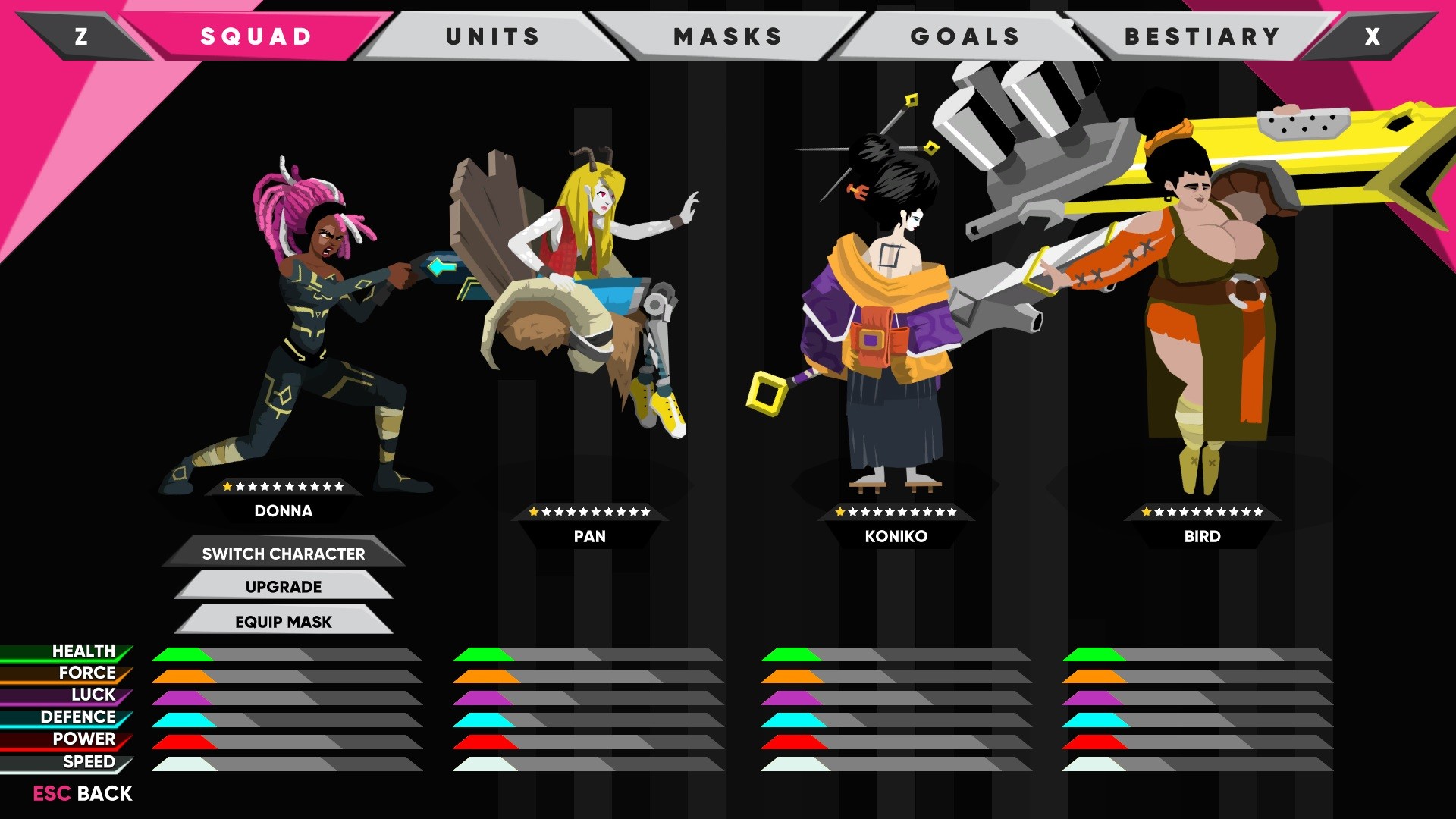View the GOALS tab
Screen dimensions: 1456x819
tap(965, 35)
